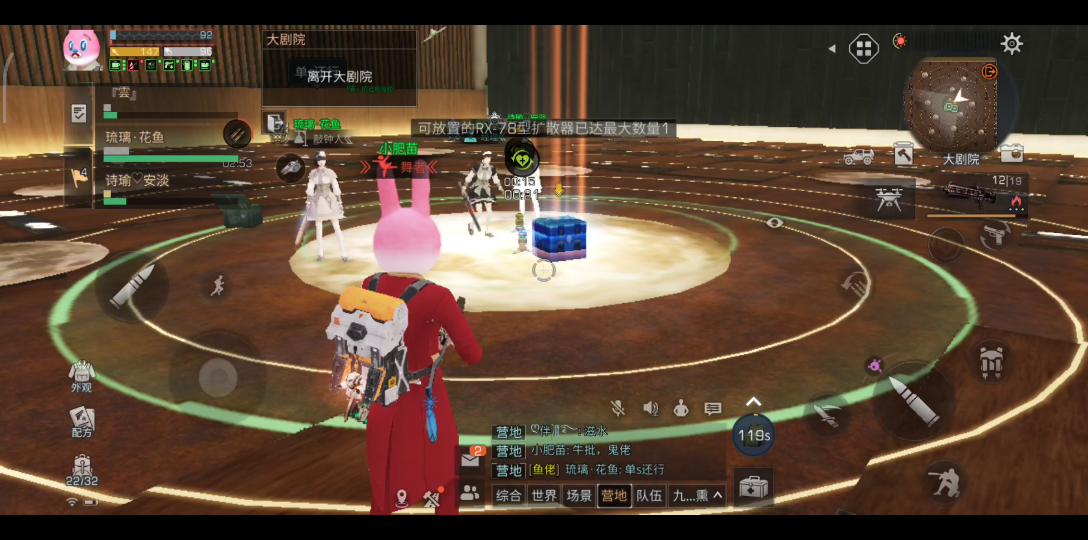Summon the jeep vehicle
This screenshot has height=540, width=1088.
click(858, 156)
